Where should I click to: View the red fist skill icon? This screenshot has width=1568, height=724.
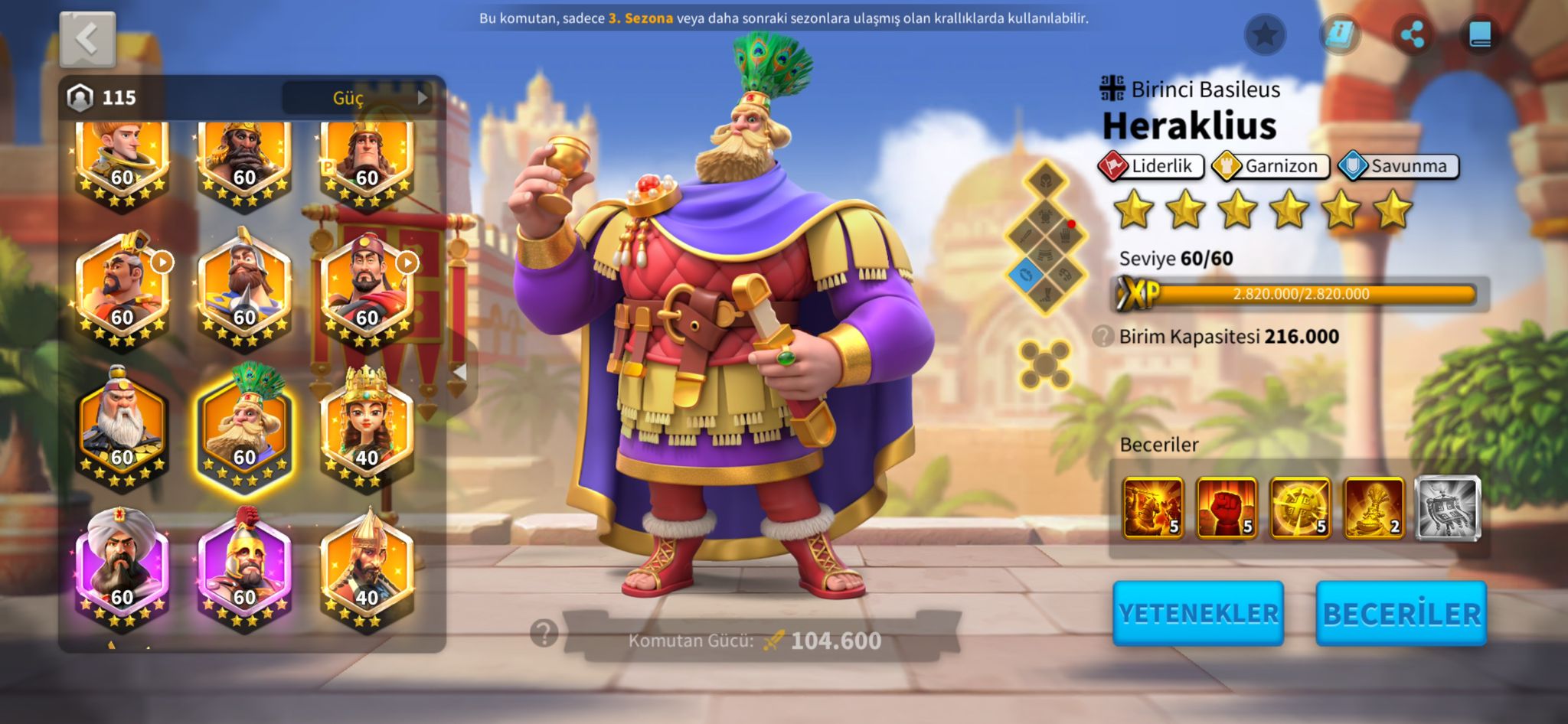click(1227, 508)
